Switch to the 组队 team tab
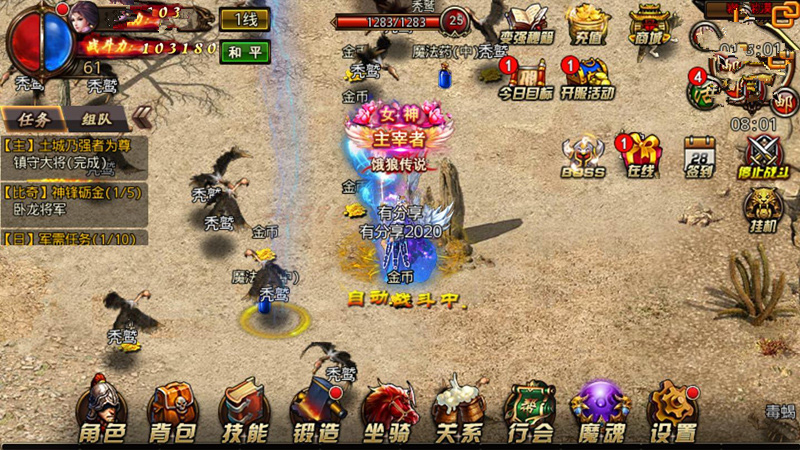The height and width of the screenshot is (450, 800). coord(96,117)
